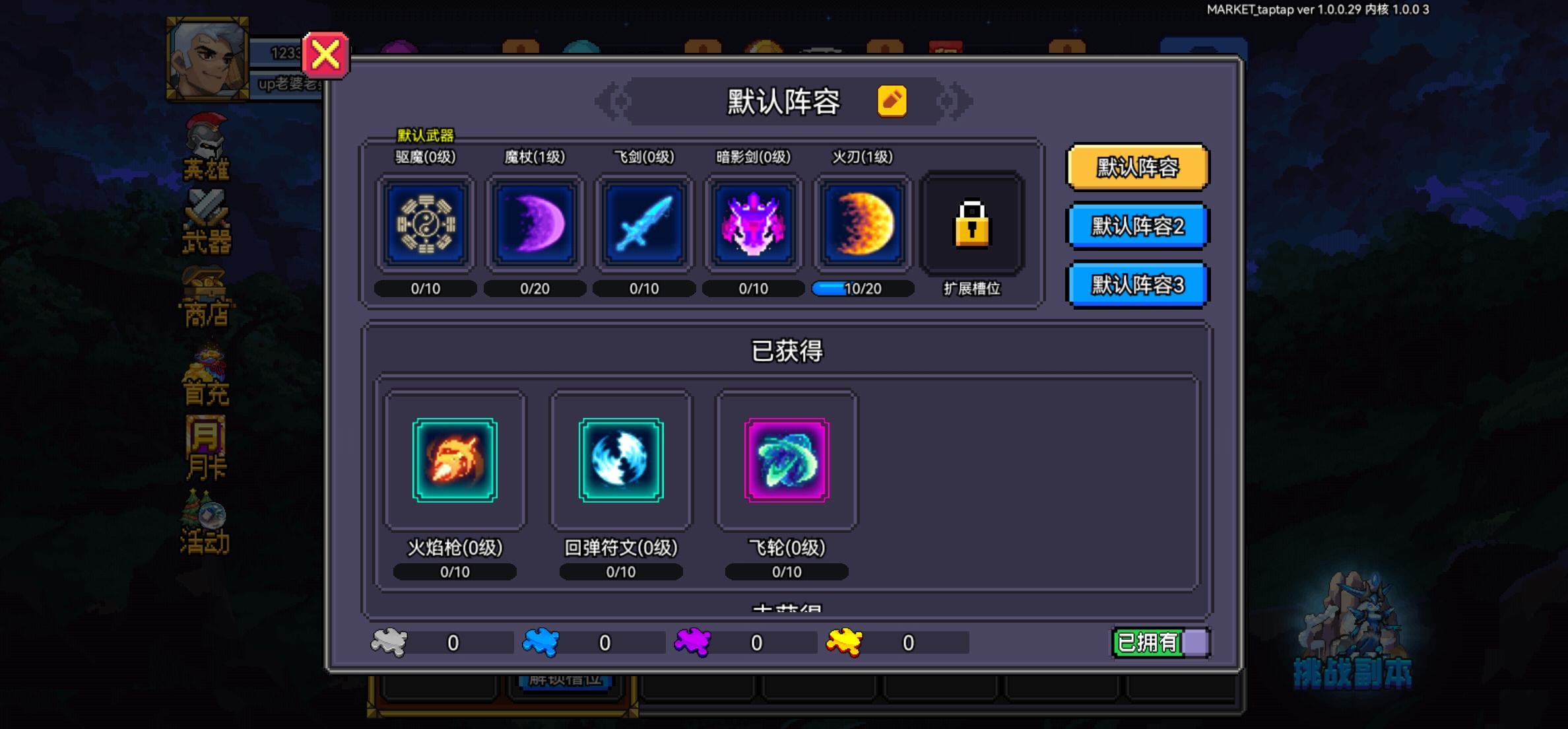Viewport: 1568px width, 729px height.
Task: Click the locked 扩展槽位 expansion slot
Action: (x=971, y=225)
